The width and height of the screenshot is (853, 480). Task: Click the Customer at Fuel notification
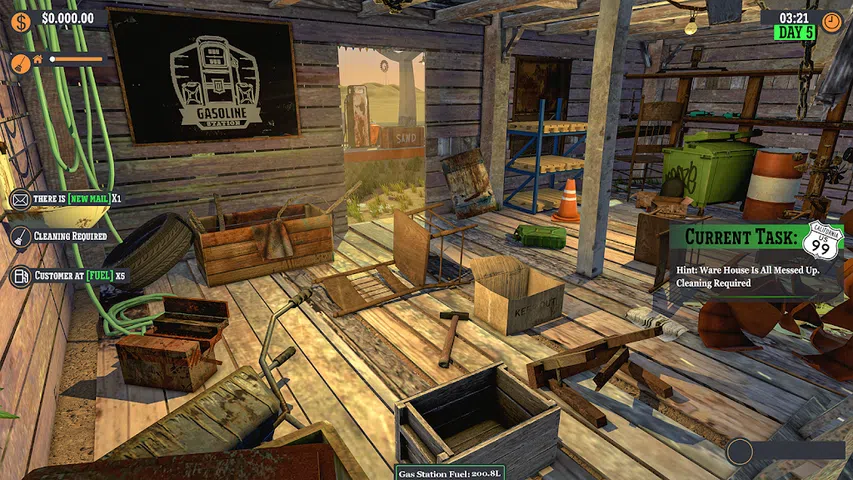point(68,275)
